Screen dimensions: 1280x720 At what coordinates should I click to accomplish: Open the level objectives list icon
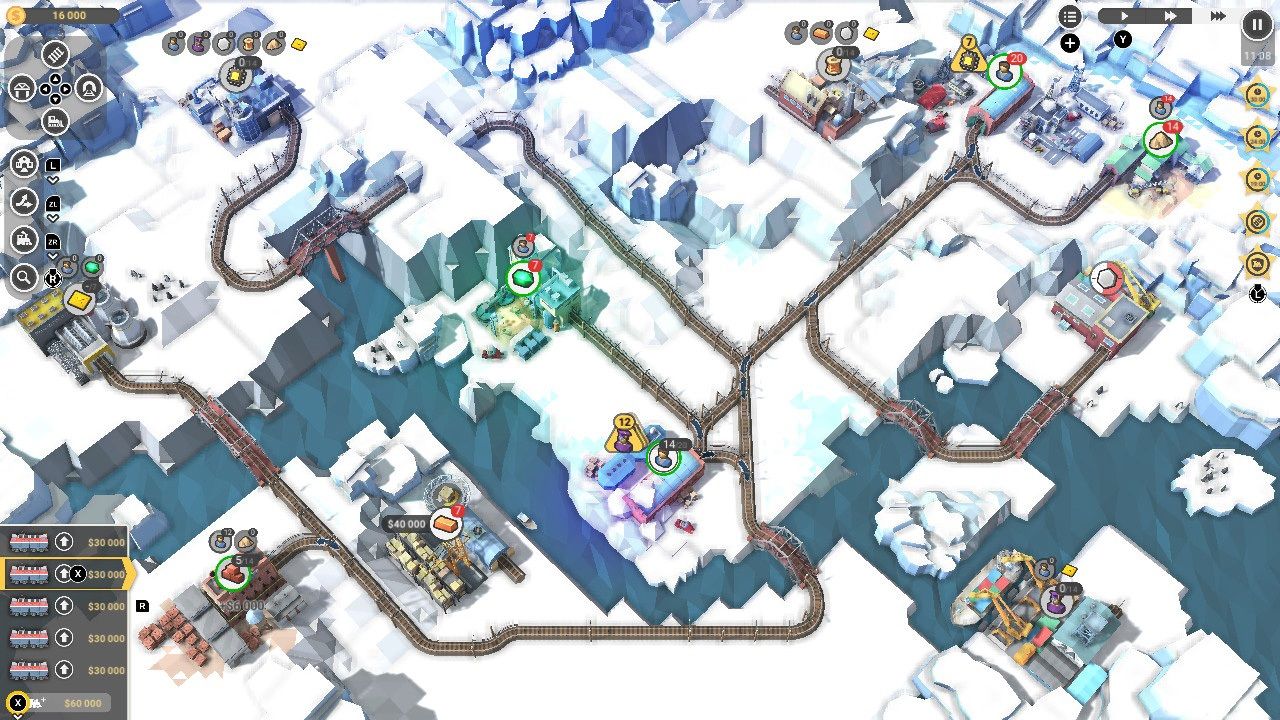[1071, 16]
